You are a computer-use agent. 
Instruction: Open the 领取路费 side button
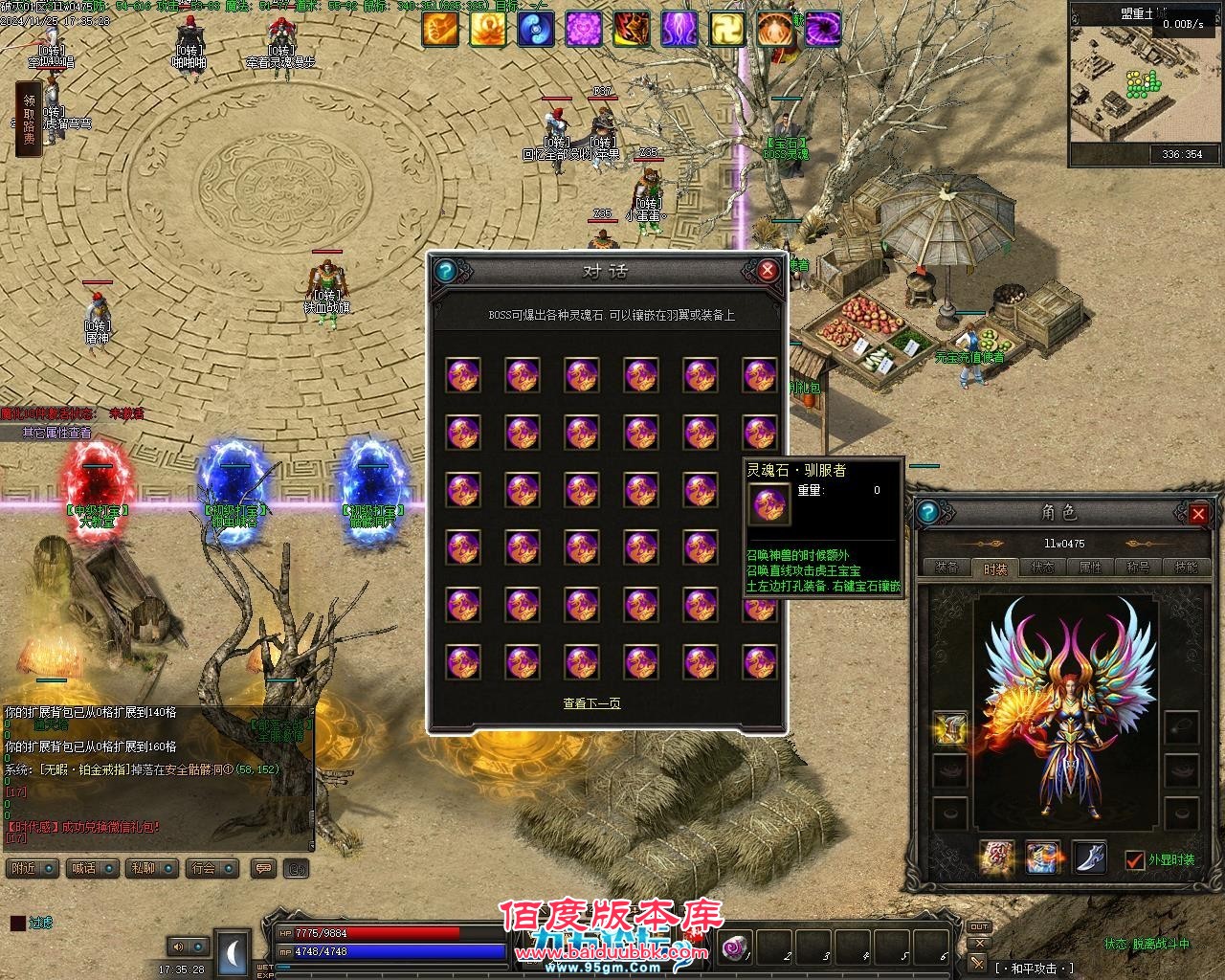point(29,119)
